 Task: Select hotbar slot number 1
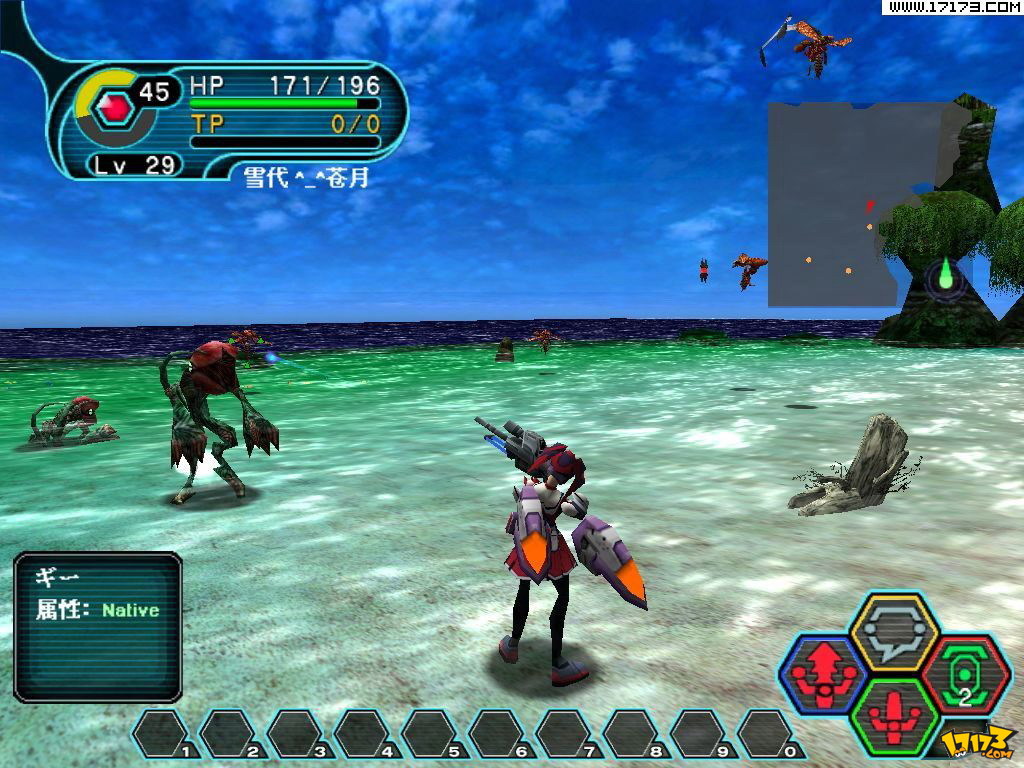click(163, 733)
